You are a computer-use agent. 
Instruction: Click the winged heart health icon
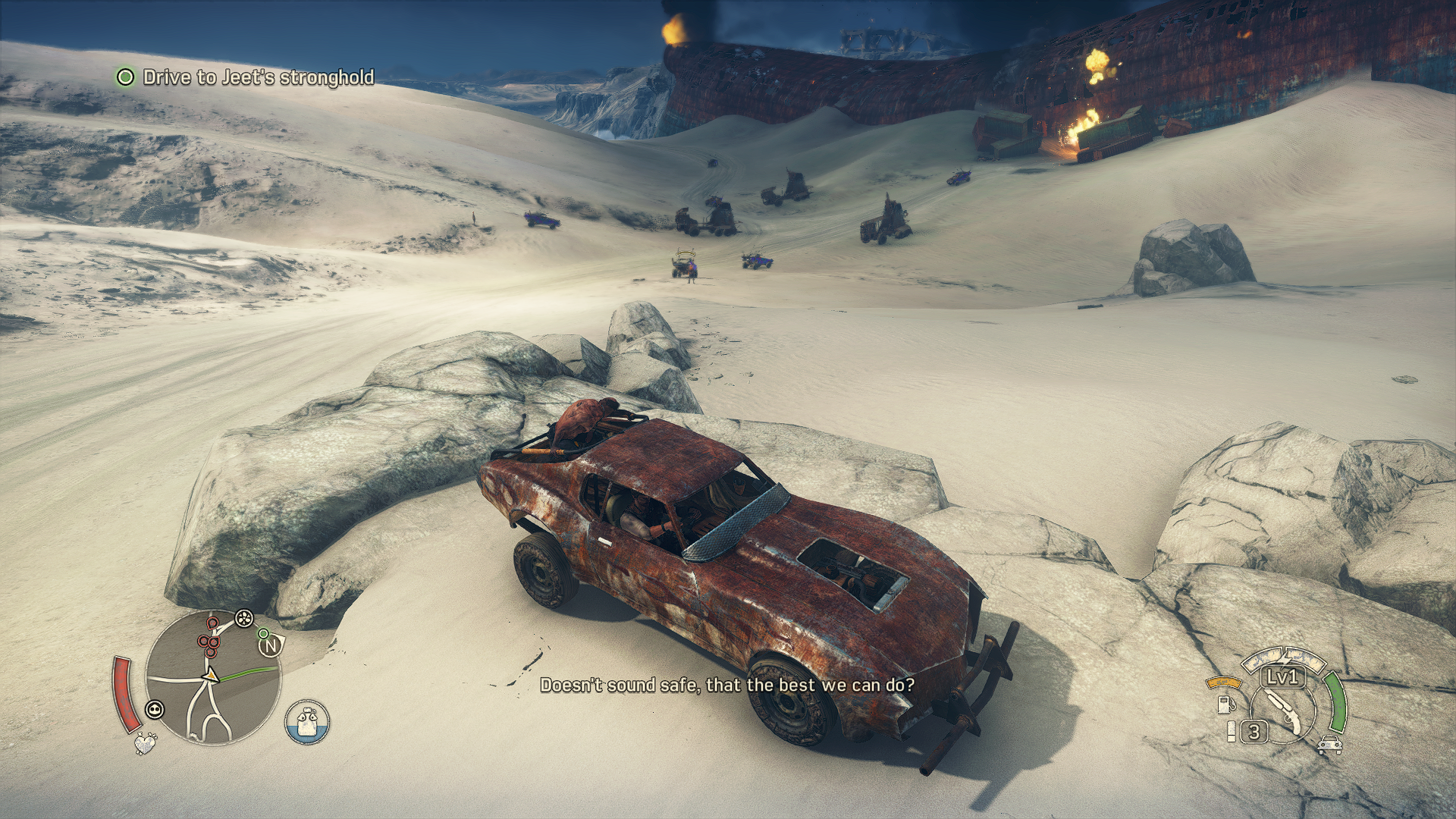143,744
